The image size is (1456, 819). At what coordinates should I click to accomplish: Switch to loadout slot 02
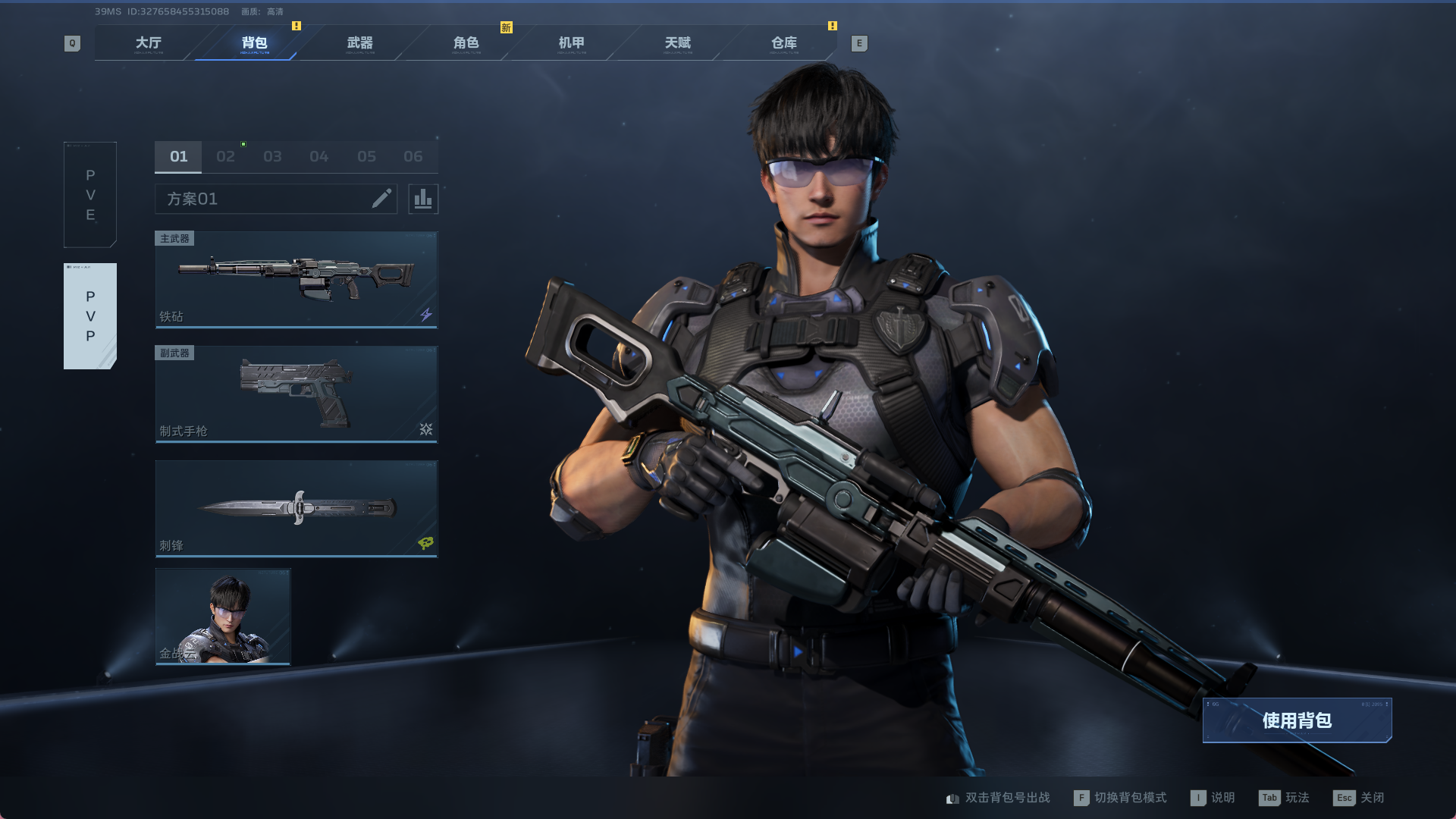point(225,157)
